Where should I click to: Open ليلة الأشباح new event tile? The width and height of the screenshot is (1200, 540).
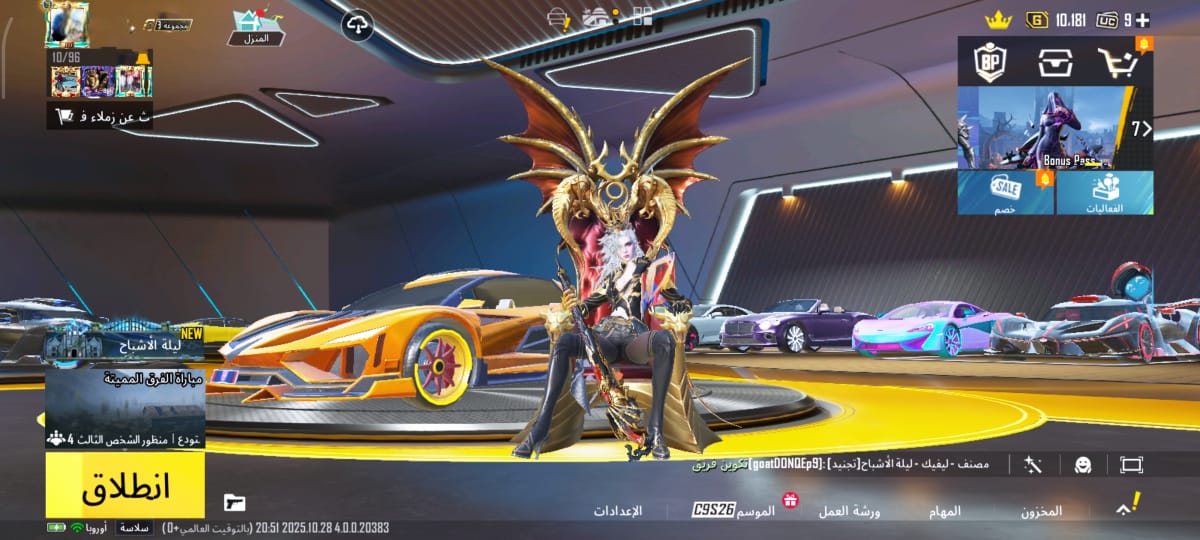[x=125, y=344]
